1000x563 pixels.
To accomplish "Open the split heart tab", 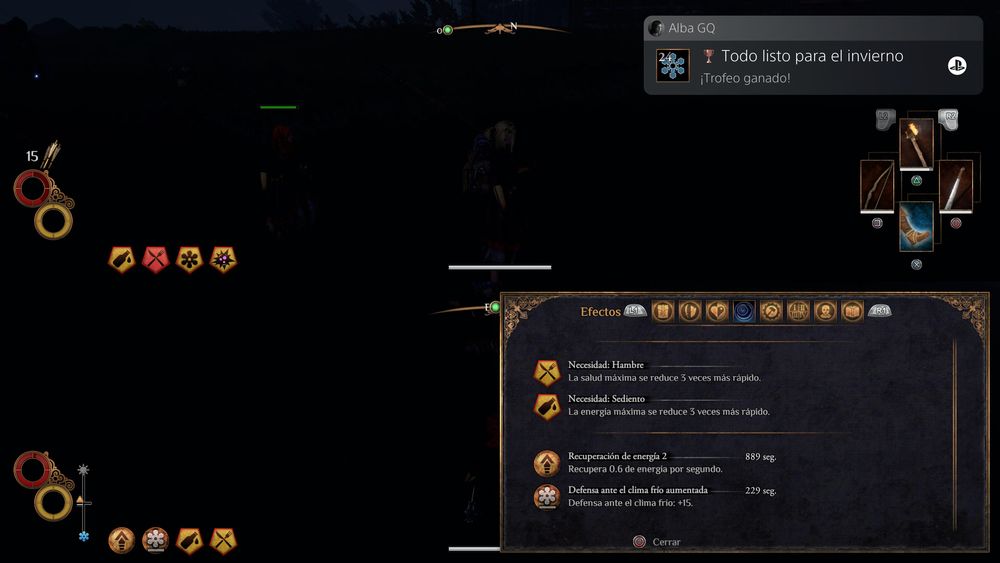I will point(717,311).
